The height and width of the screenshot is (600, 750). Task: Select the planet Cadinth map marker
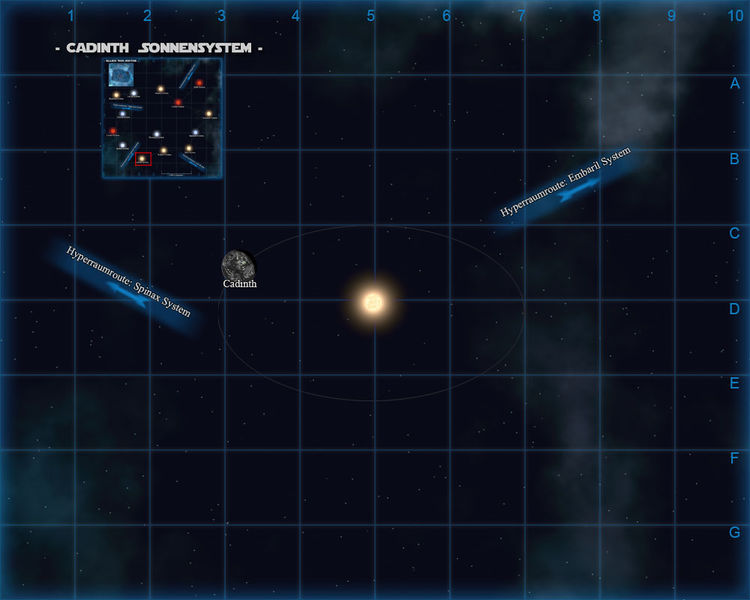tap(238, 264)
